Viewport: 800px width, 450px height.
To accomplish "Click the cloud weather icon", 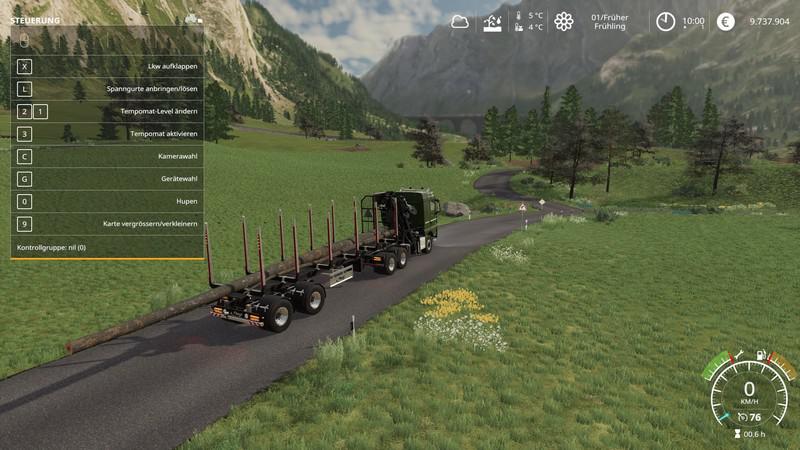I will pos(460,21).
